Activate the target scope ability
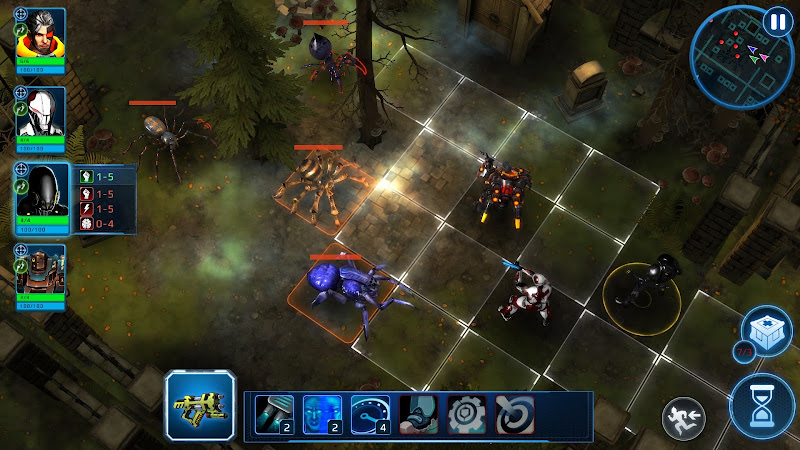Viewport: 800px width, 450px height. coord(514,412)
